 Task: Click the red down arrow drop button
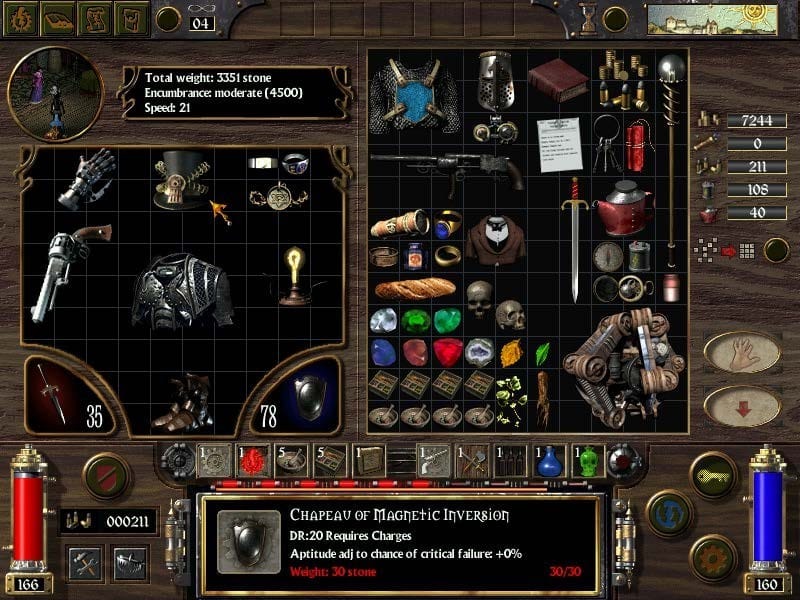(x=741, y=405)
